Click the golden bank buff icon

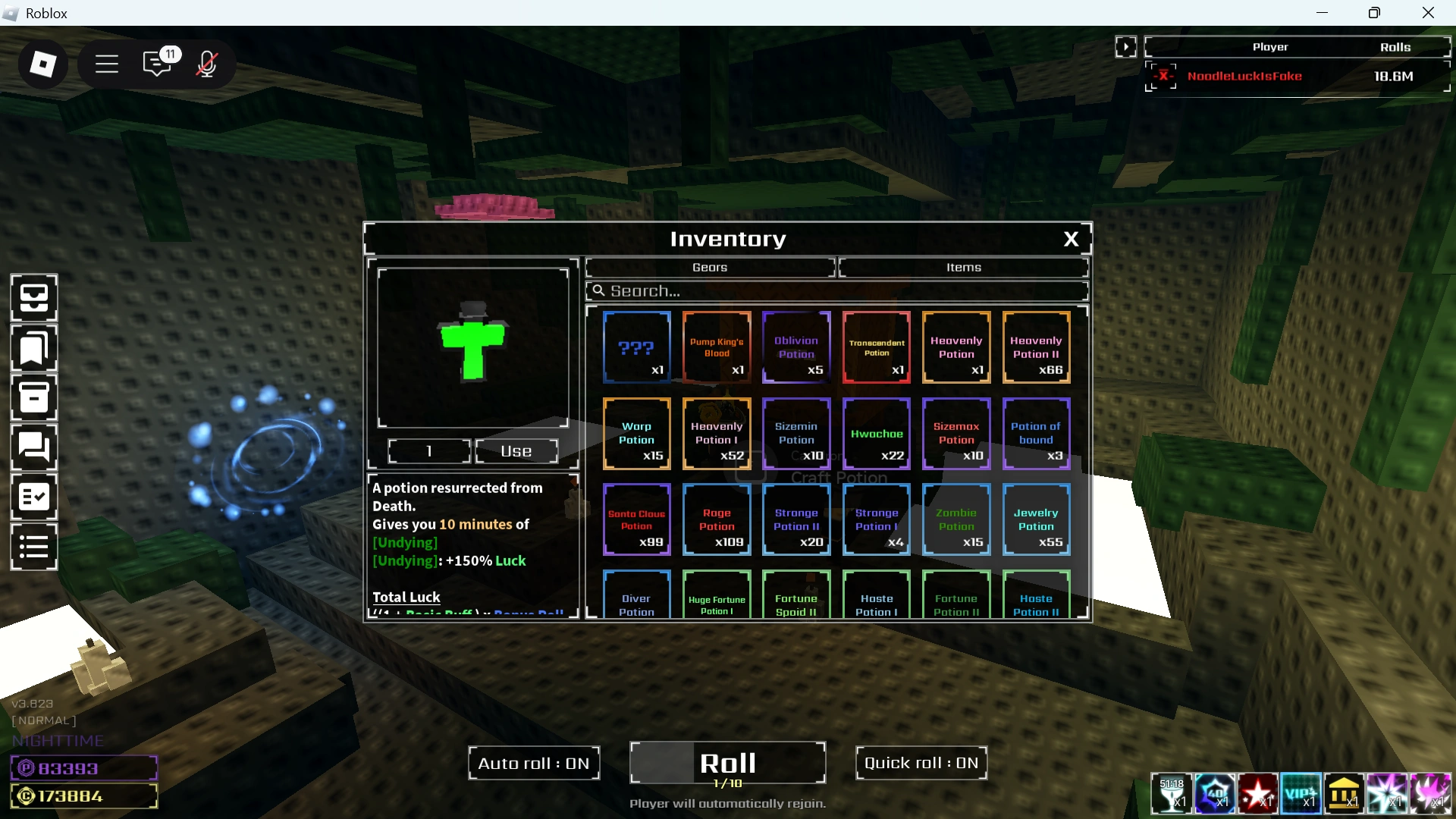pyautogui.click(x=1345, y=794)
